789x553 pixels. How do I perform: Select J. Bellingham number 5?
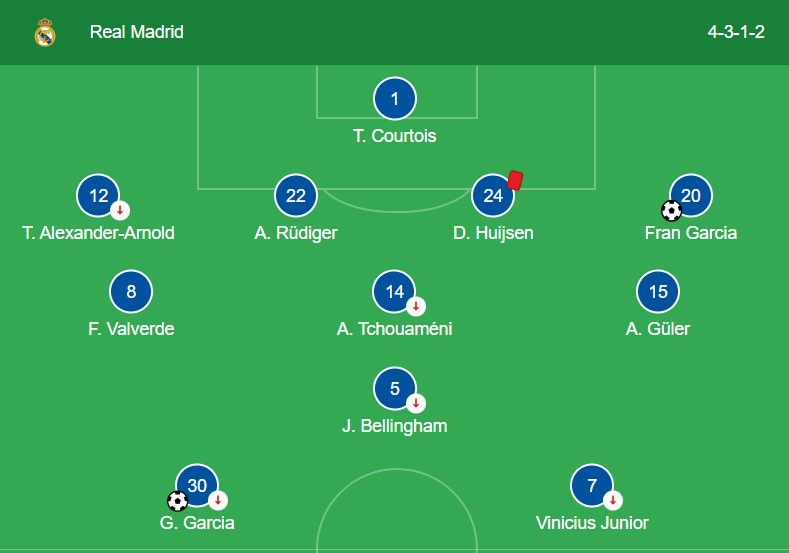[x=394, y=389]
